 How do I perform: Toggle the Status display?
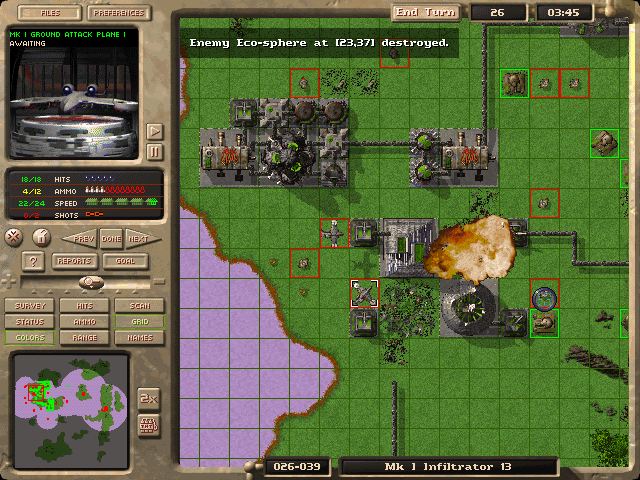(30, 322)
